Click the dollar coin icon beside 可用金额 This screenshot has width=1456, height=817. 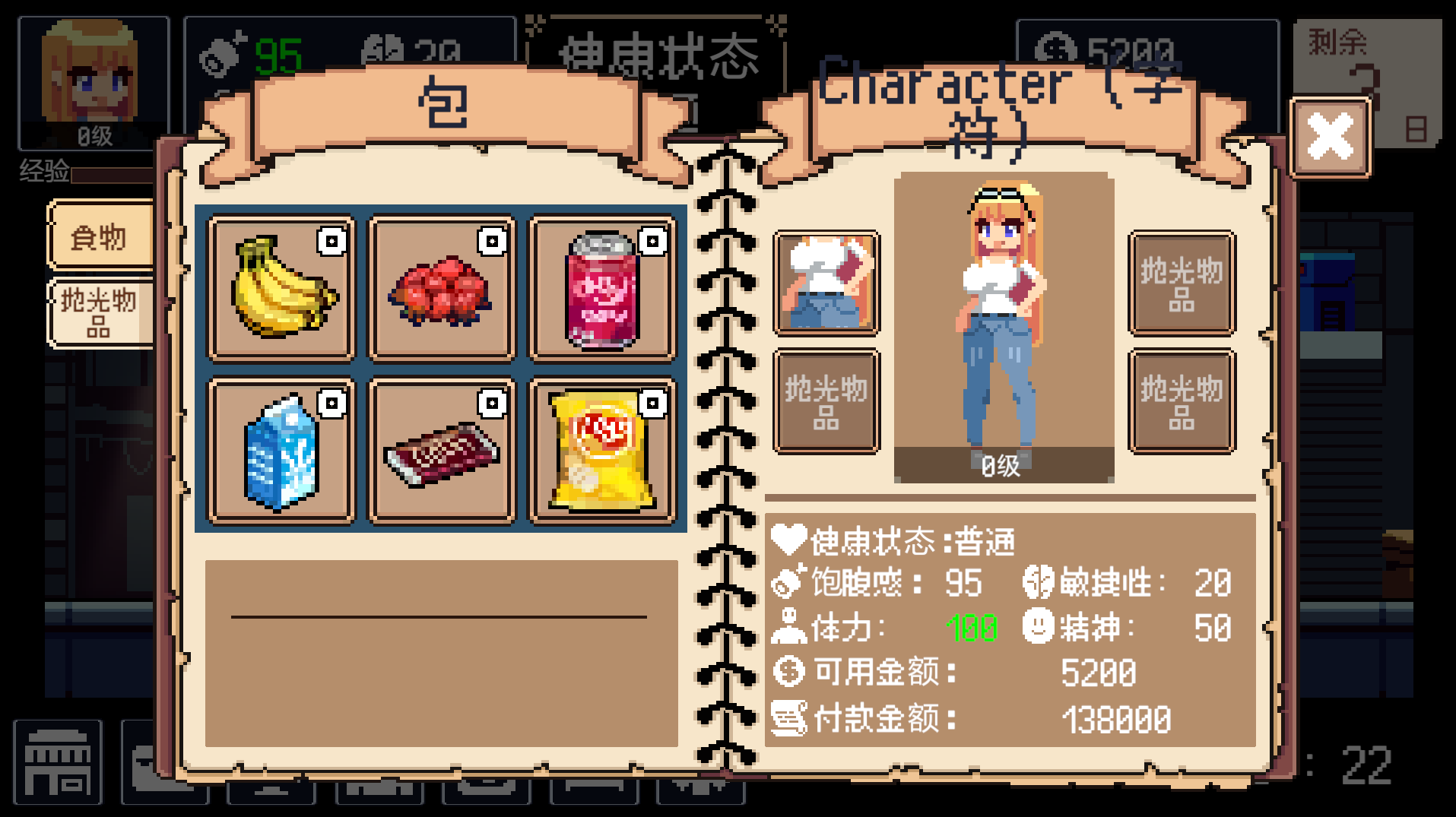point(789,671)
